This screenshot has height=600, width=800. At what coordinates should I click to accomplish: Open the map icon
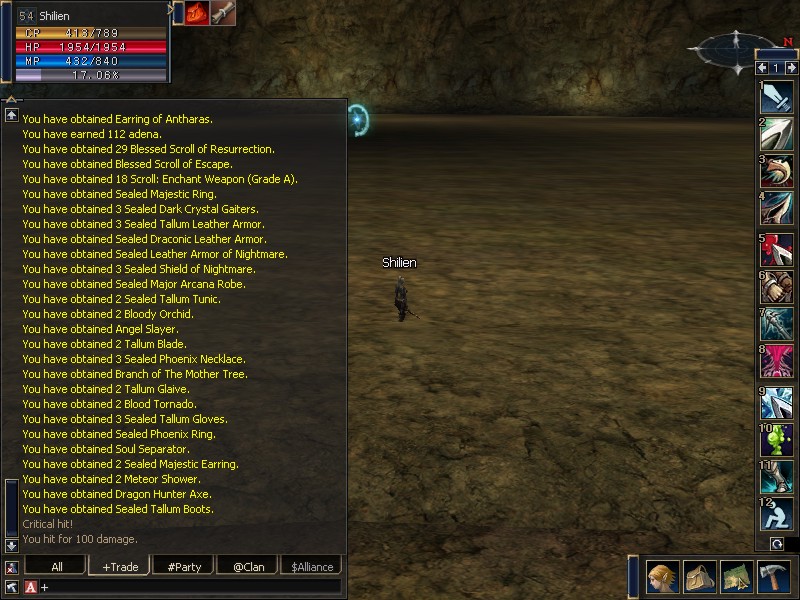[x=735, y=578]
